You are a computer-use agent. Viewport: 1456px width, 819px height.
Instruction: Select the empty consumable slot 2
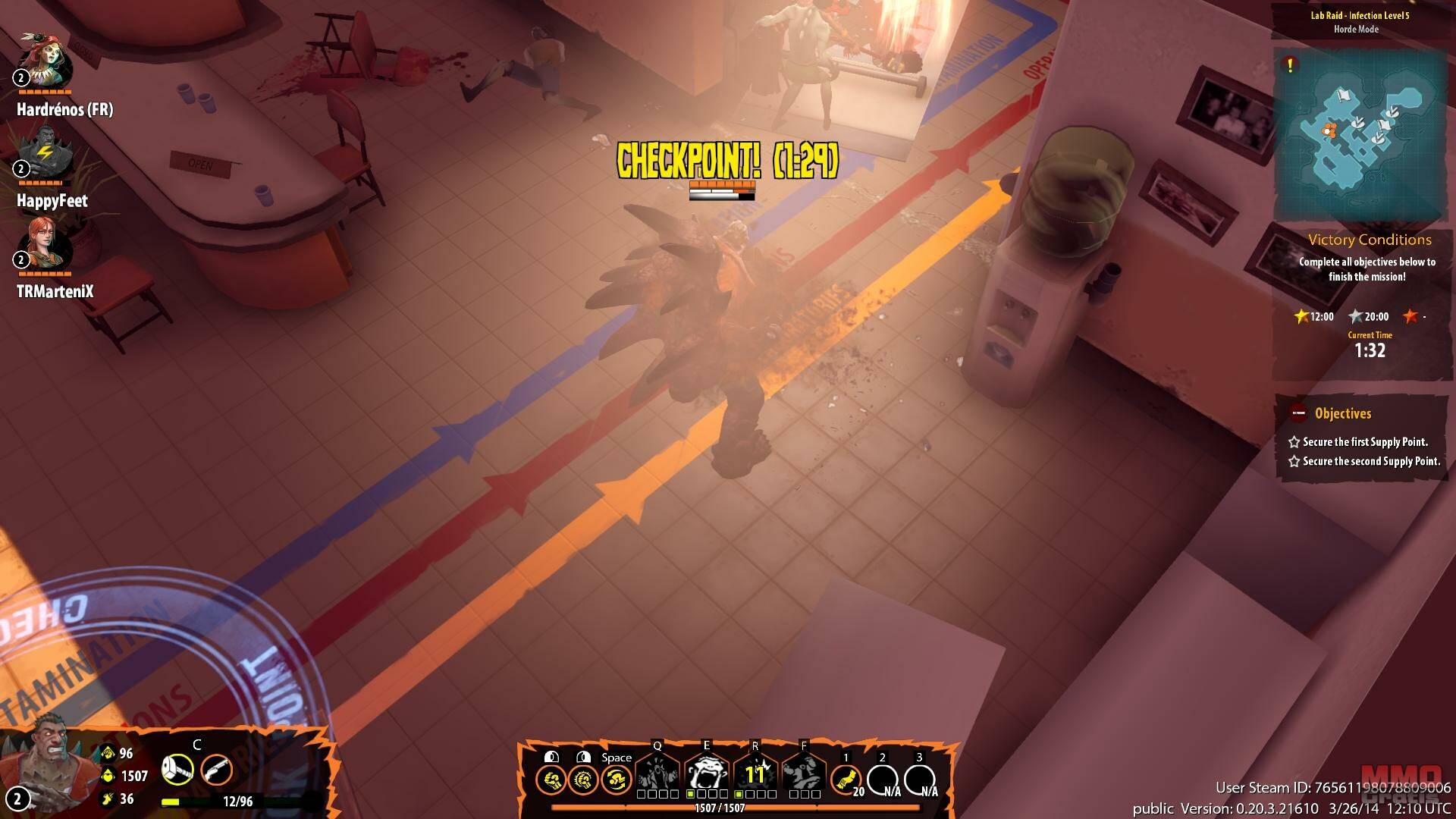click(x=883, y=780)
